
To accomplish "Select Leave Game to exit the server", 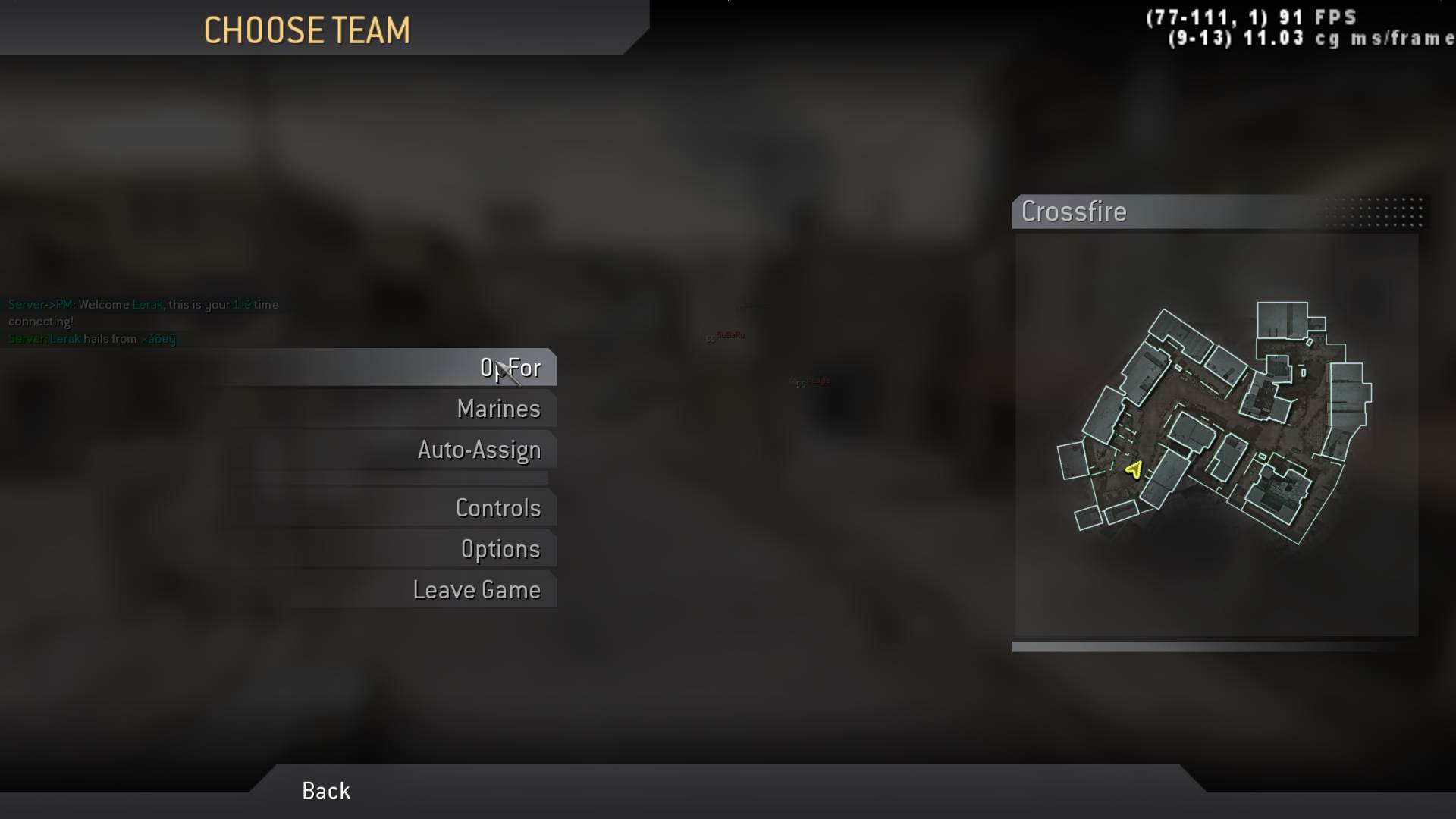I will coord(477,589).
